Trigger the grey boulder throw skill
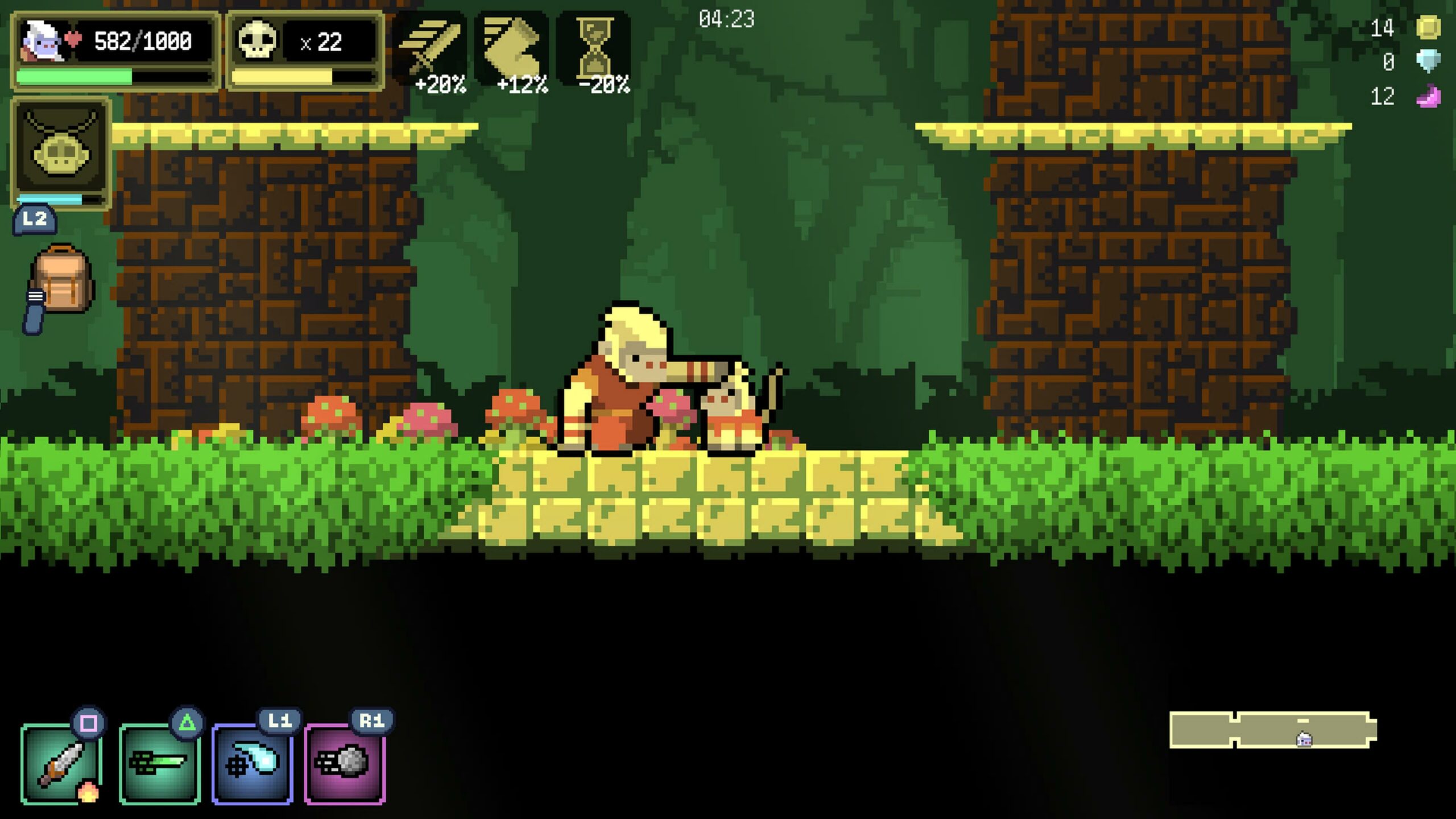1456x819 pixels. 345,763
